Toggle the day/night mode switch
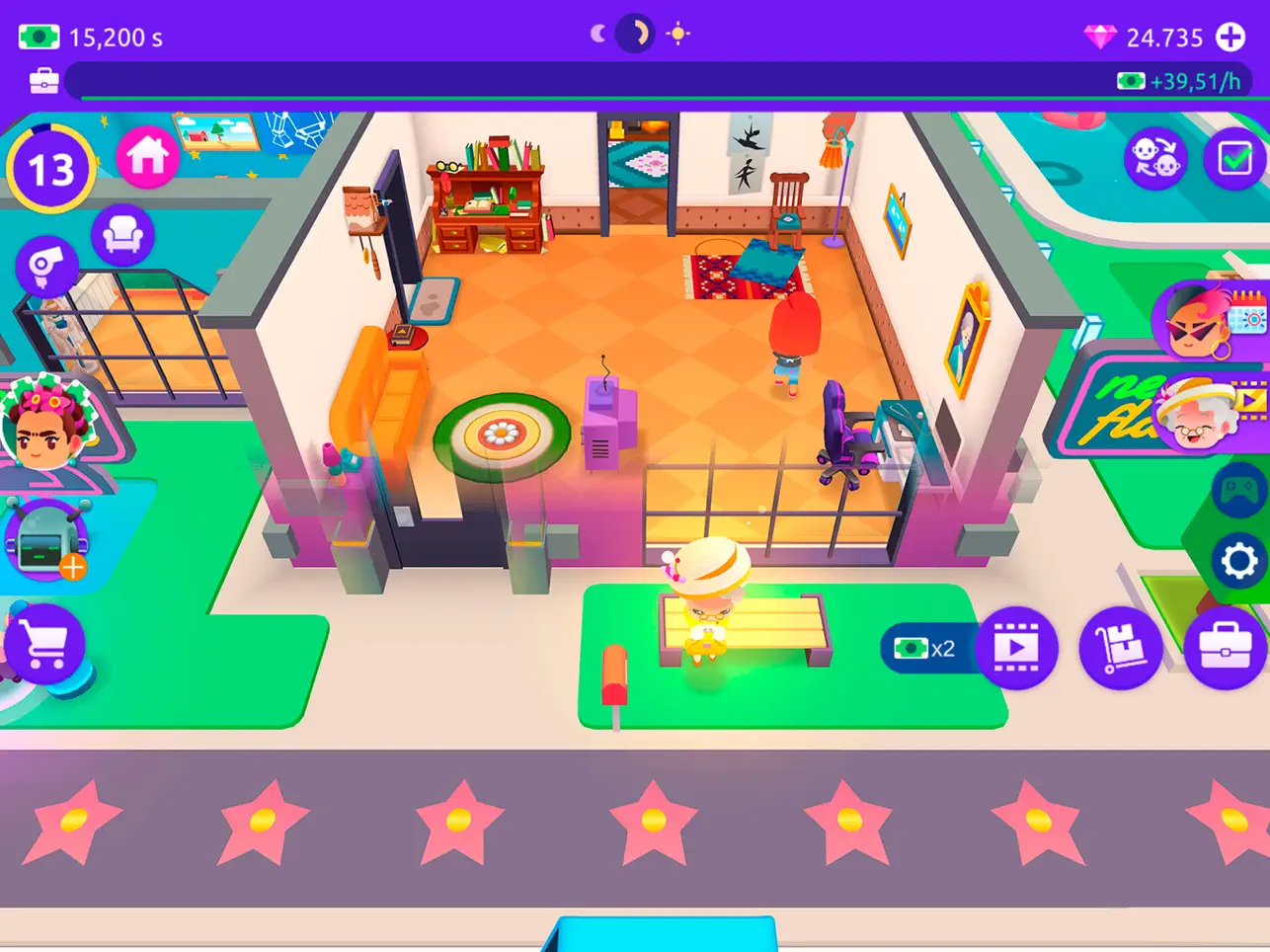1270x952 pixels. point(633,33)
